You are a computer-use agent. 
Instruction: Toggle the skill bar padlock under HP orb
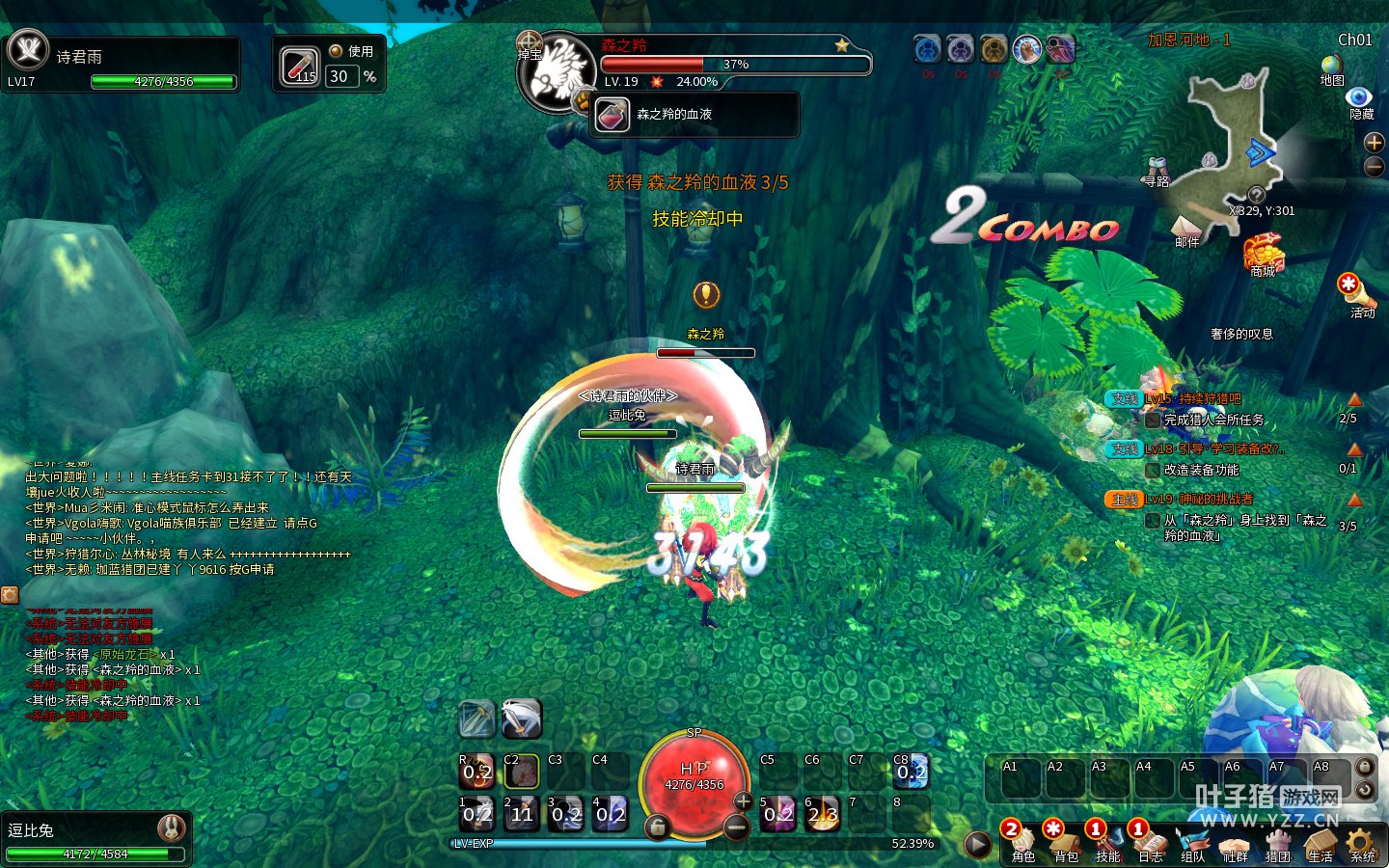(x=657, y=827)
